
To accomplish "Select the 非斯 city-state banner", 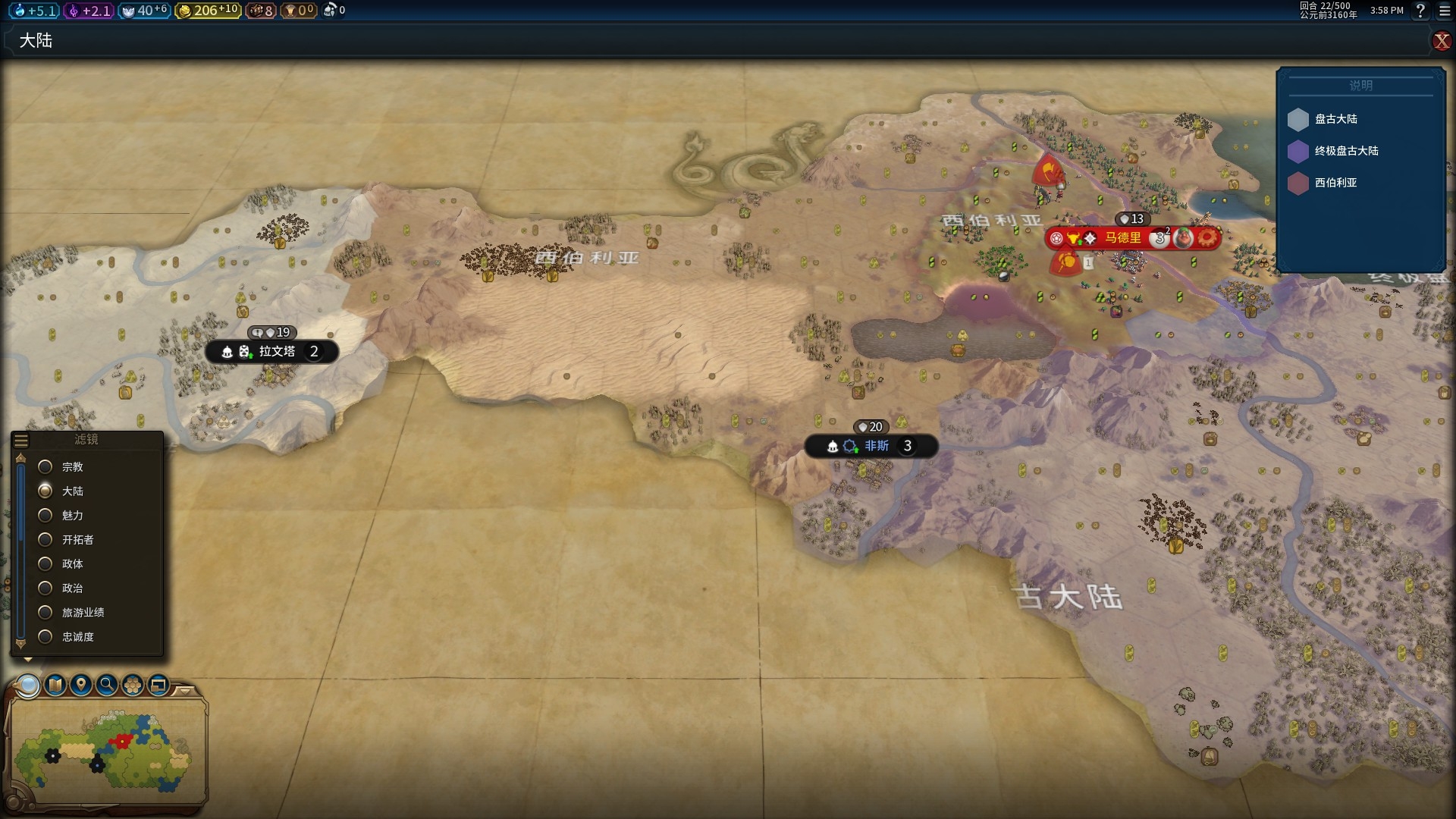I will [876, 446].
